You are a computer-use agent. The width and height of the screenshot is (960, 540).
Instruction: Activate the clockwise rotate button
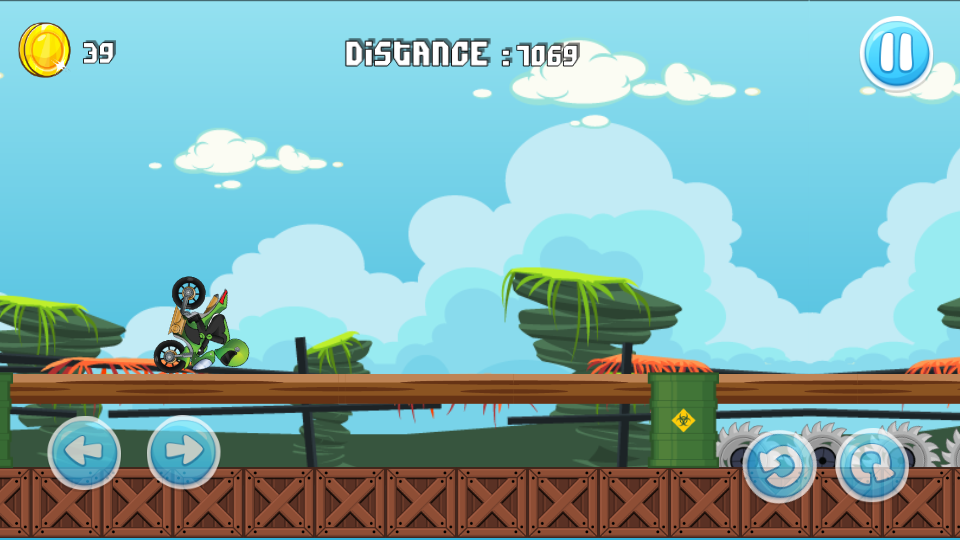tap(872, 466)
